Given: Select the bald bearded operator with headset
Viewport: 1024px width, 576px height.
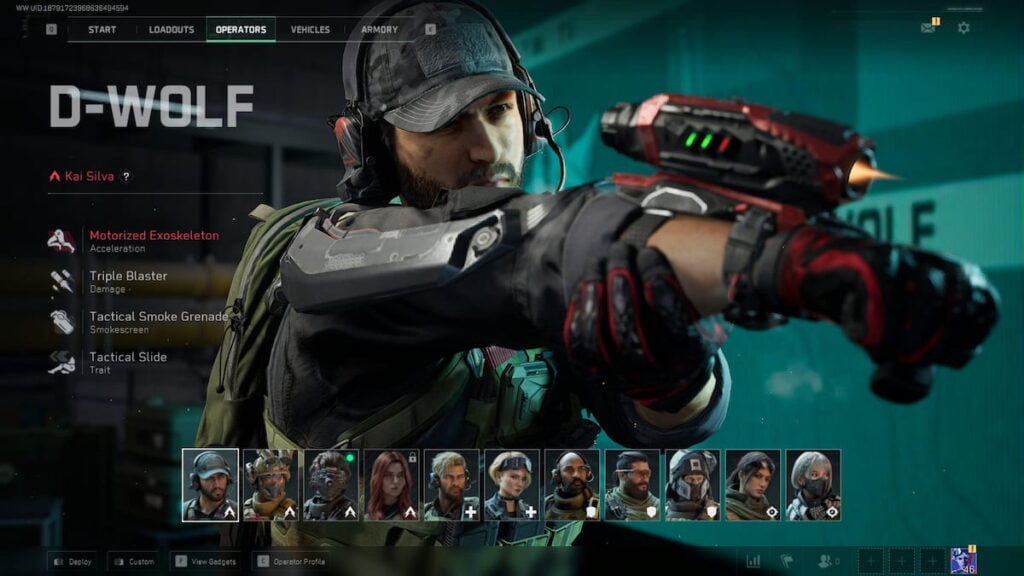Looking at the screenshot, I should (x=572, y=485).
